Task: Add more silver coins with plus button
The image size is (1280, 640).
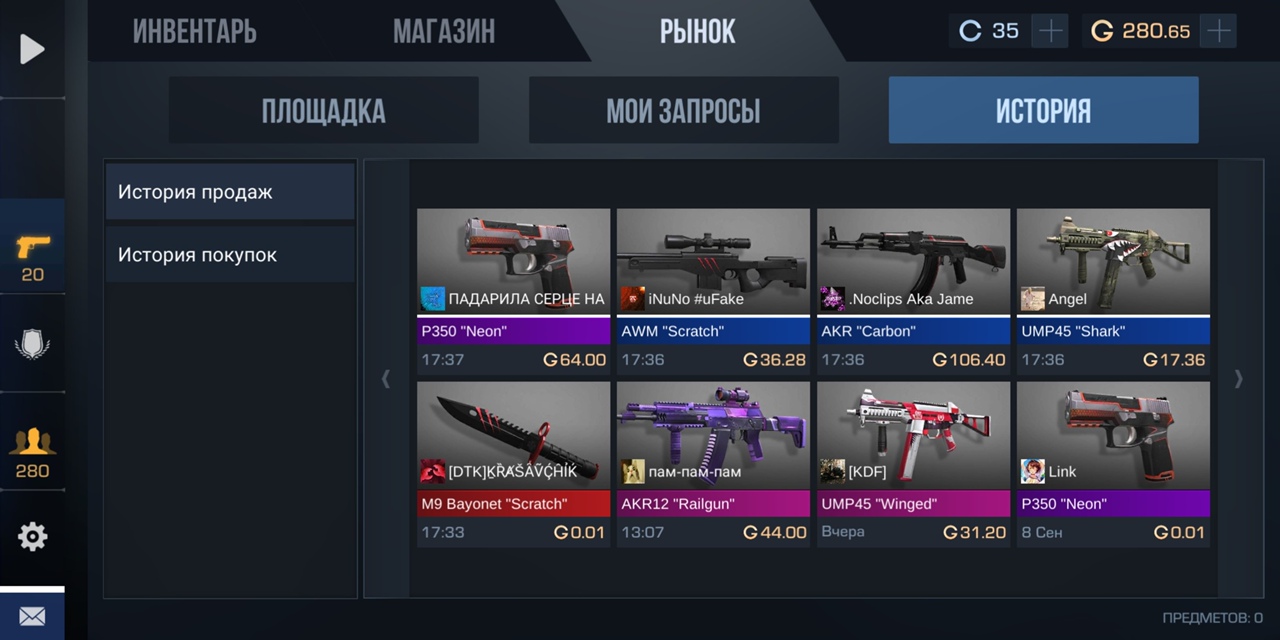Action: click(x=1050, y=31)
